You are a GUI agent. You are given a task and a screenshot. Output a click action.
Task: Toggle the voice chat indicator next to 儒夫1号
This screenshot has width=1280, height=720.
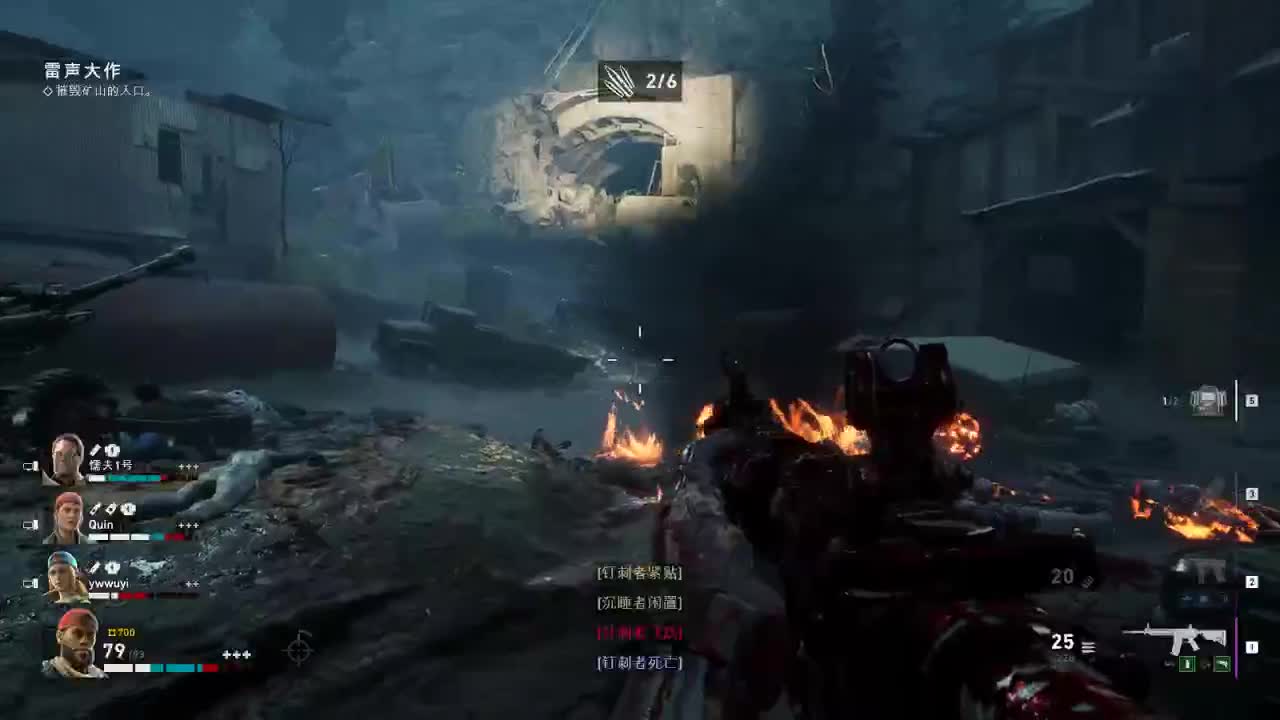click(32, 466)
